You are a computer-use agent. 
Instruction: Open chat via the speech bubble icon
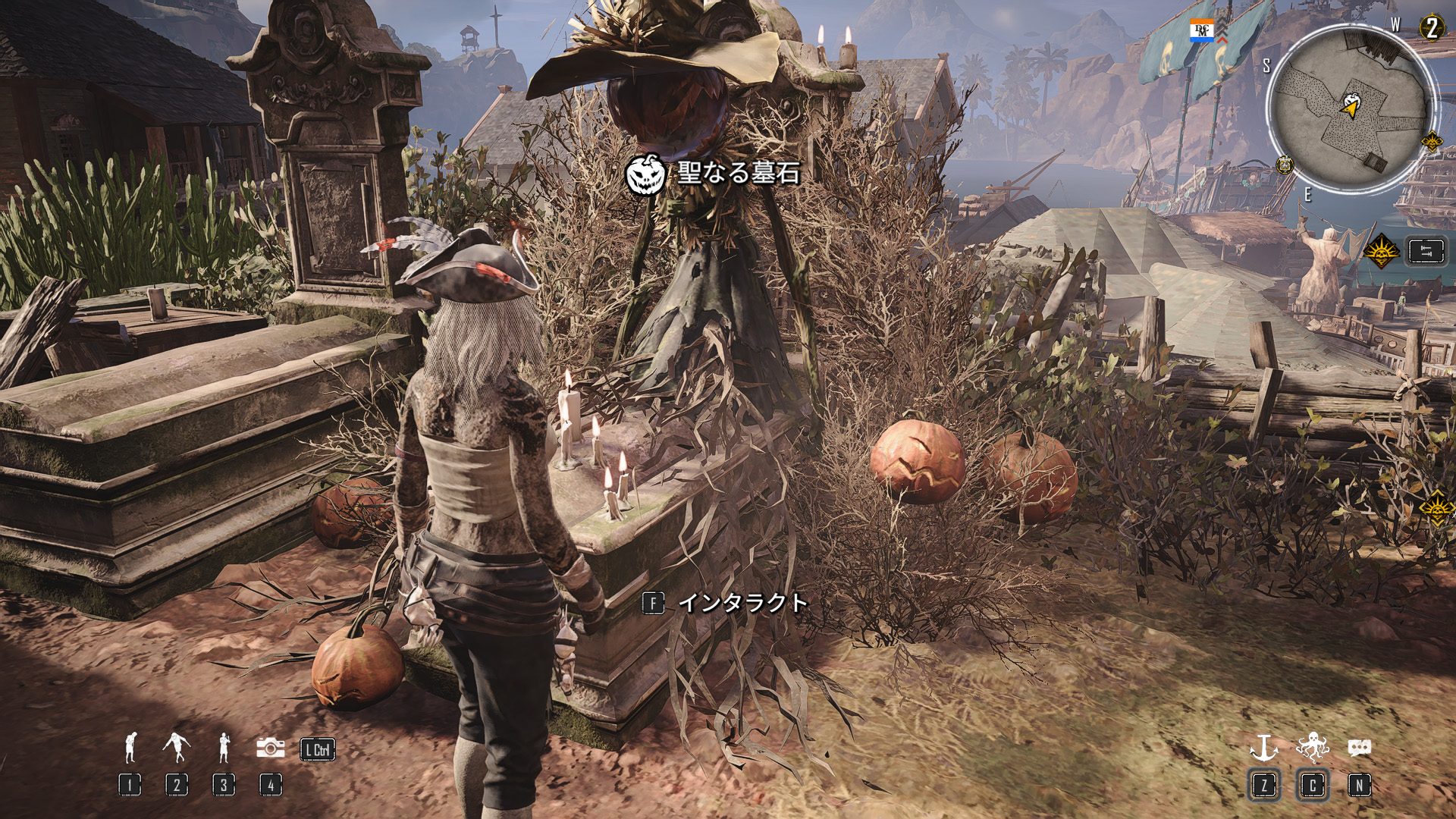[1359, 748]
